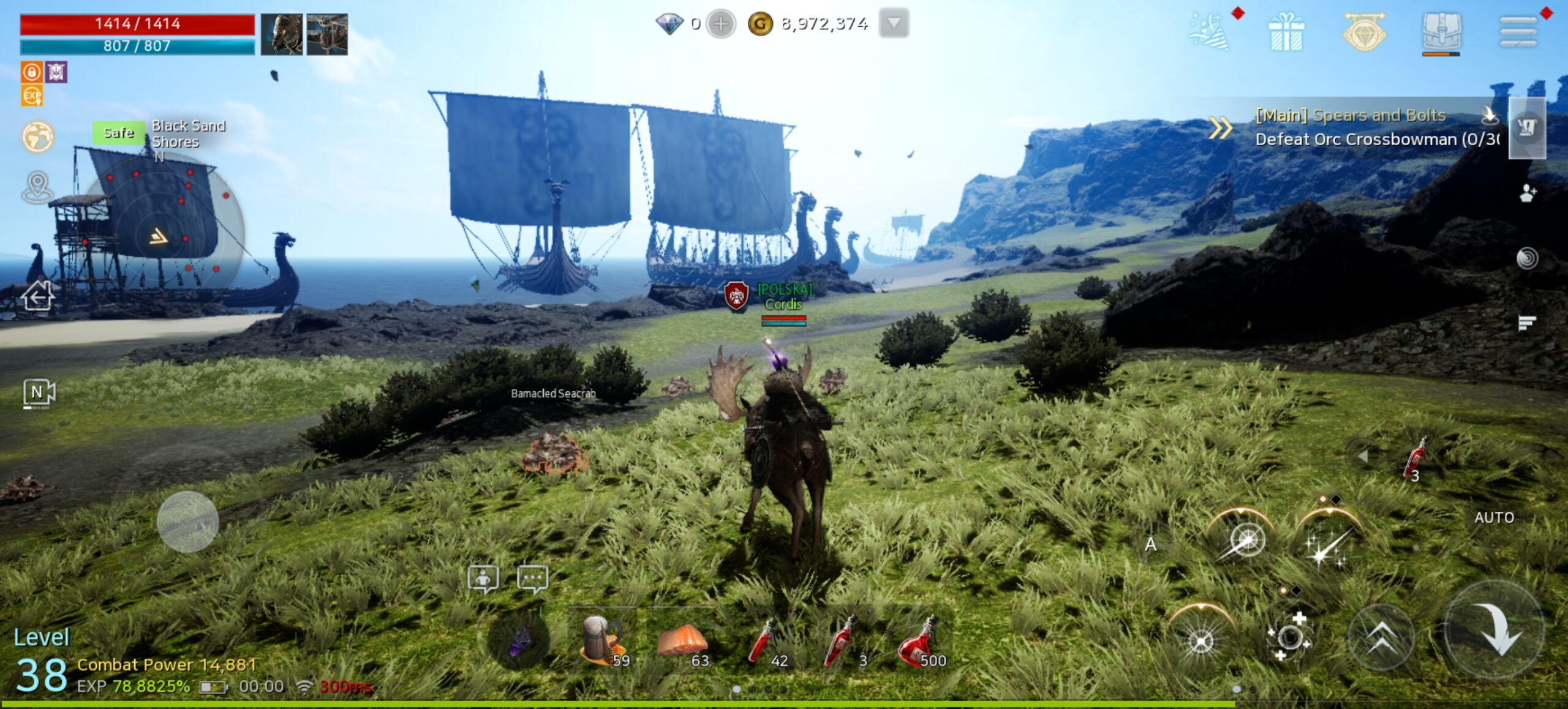This screenshot has width=1568, height=709.
Task: Open the location pin icon
Action: click(x=37, y=186)
